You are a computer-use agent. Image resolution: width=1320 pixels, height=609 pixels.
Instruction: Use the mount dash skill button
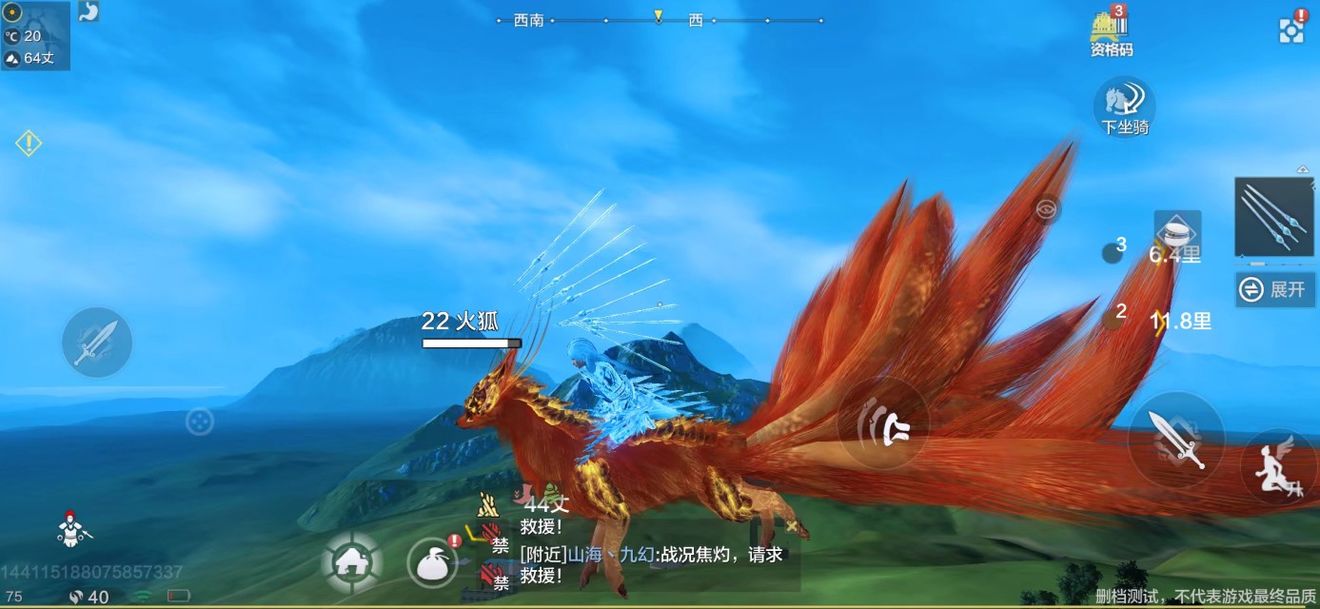click(x=884, y=424)
